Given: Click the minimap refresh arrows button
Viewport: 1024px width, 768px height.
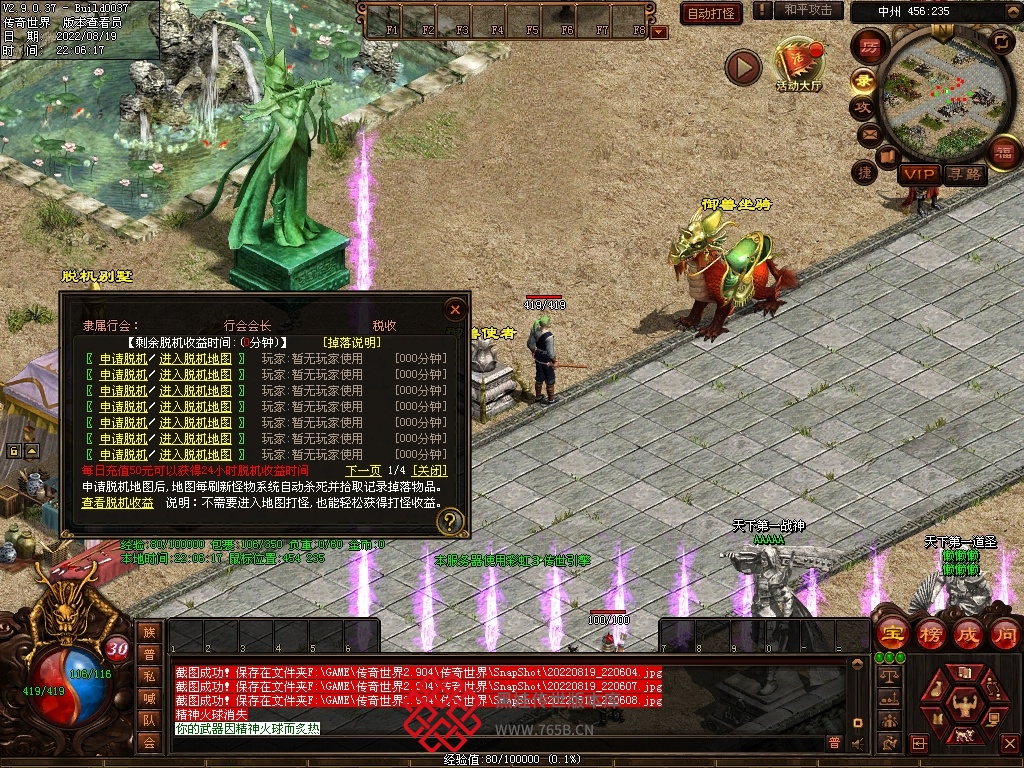Looking at the screenshot, I should 1001,41.
